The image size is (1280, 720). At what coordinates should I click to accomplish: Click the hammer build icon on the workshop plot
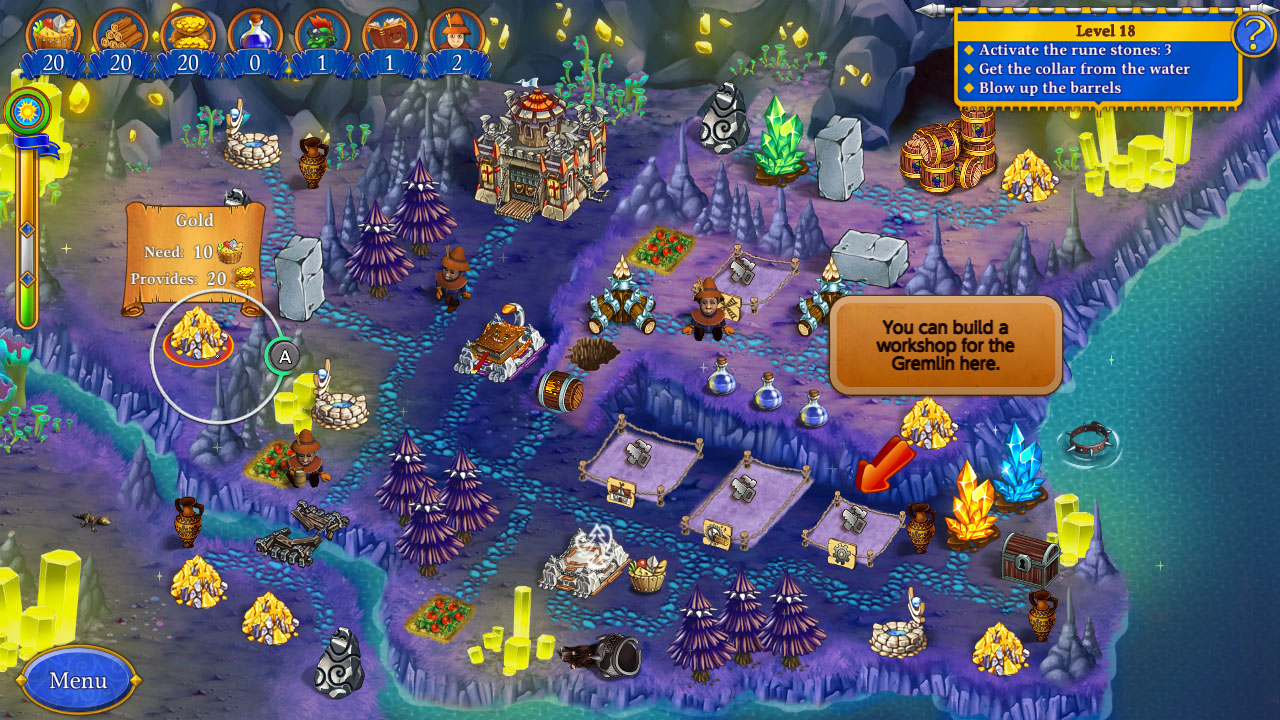pyautogui.click(x=855, y=518)
